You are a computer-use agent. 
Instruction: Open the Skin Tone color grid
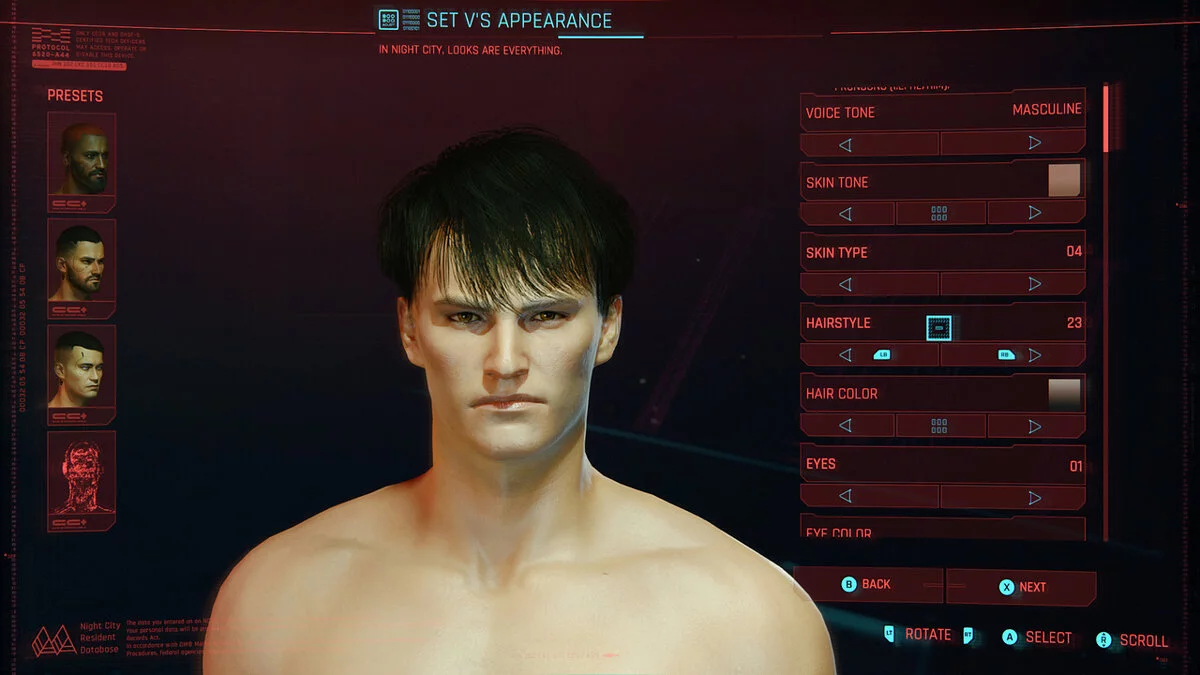(x=939, y=213)
